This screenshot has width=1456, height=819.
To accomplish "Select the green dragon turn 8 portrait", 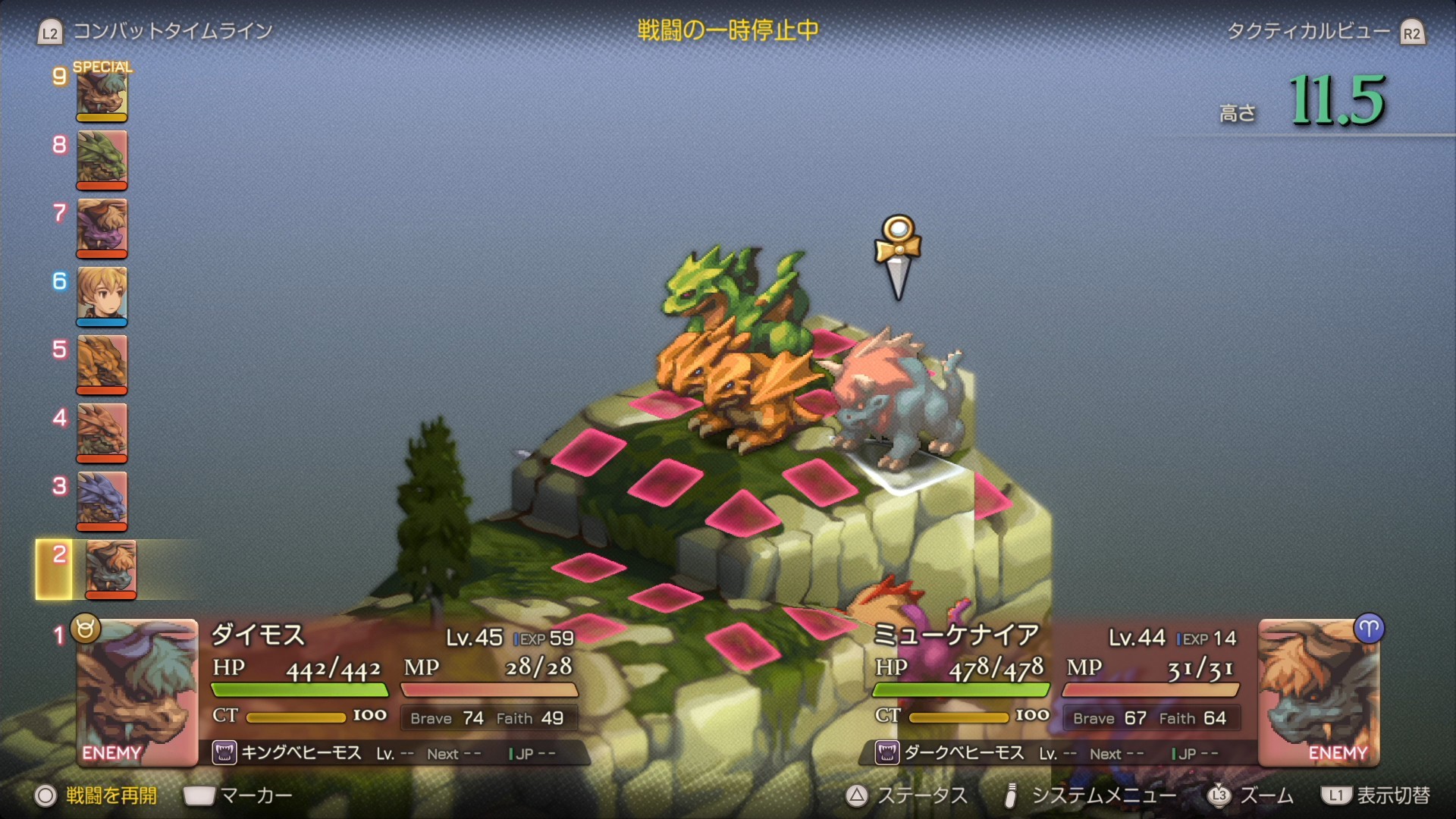I will pos(102,158).
